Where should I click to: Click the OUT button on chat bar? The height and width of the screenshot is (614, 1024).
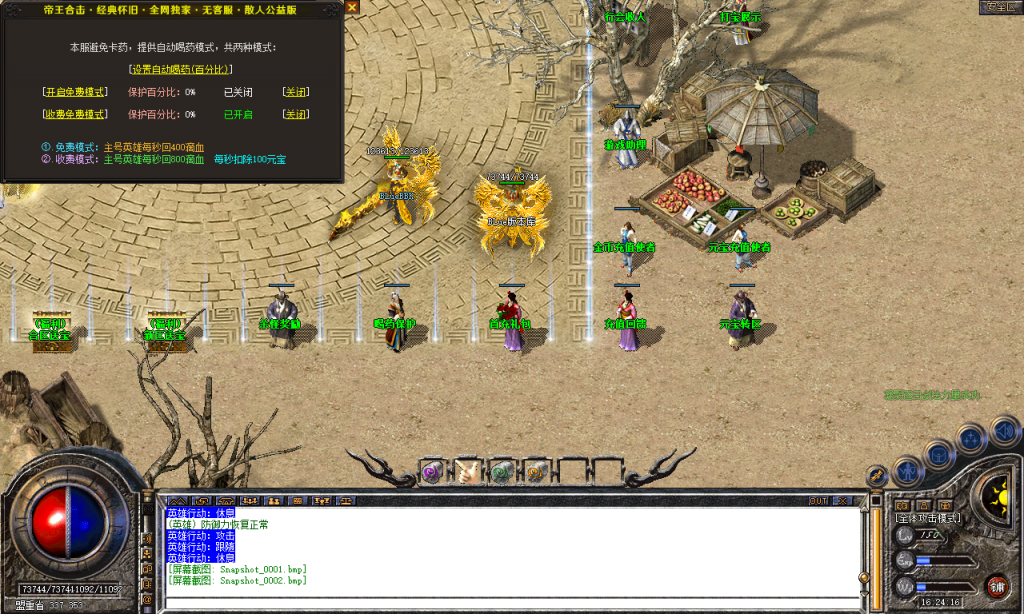click(819, 500)
